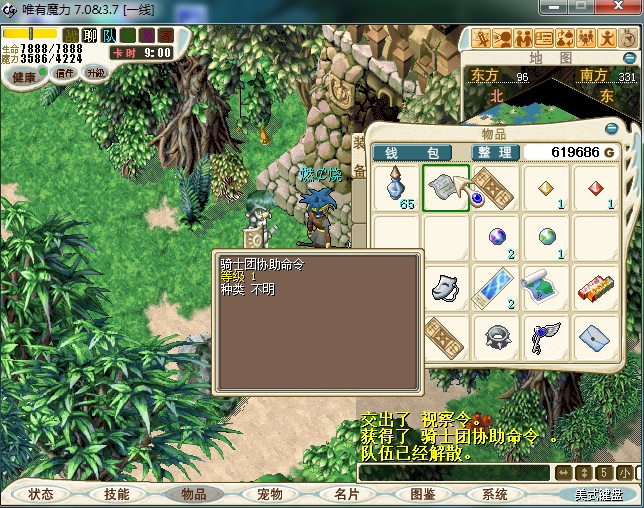Click the 健康 health button
The width and height of the screenshot is (644, 508).
[x=24, y=77]
